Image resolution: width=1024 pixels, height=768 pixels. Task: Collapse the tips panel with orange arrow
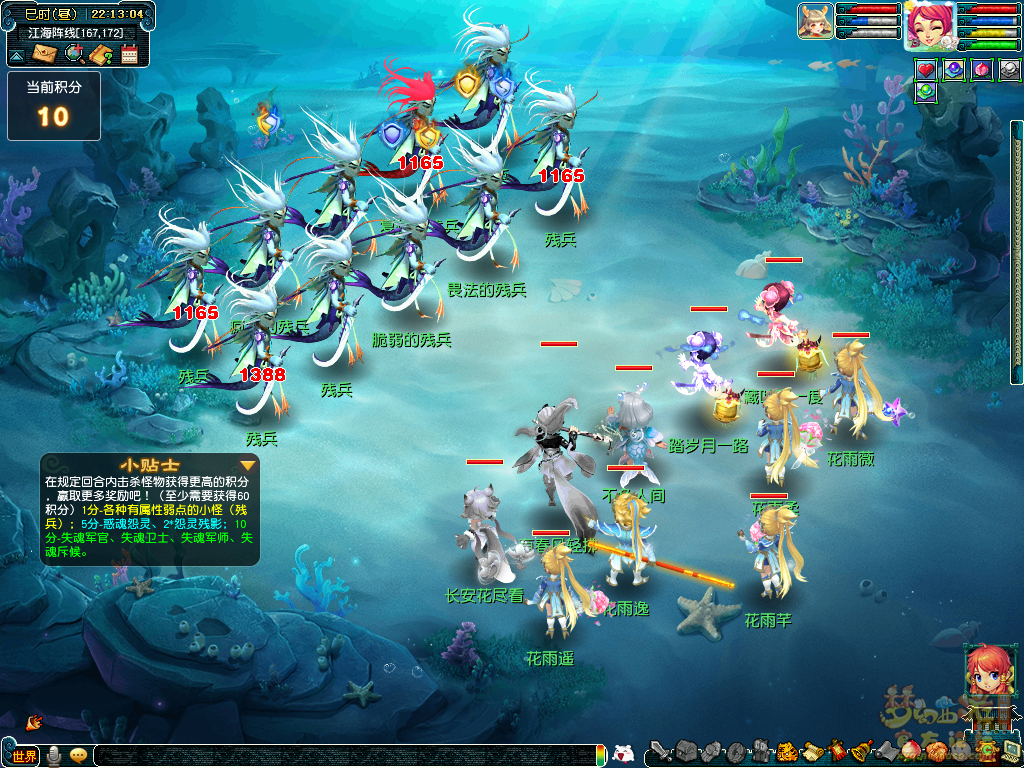[x=248, y=465]
